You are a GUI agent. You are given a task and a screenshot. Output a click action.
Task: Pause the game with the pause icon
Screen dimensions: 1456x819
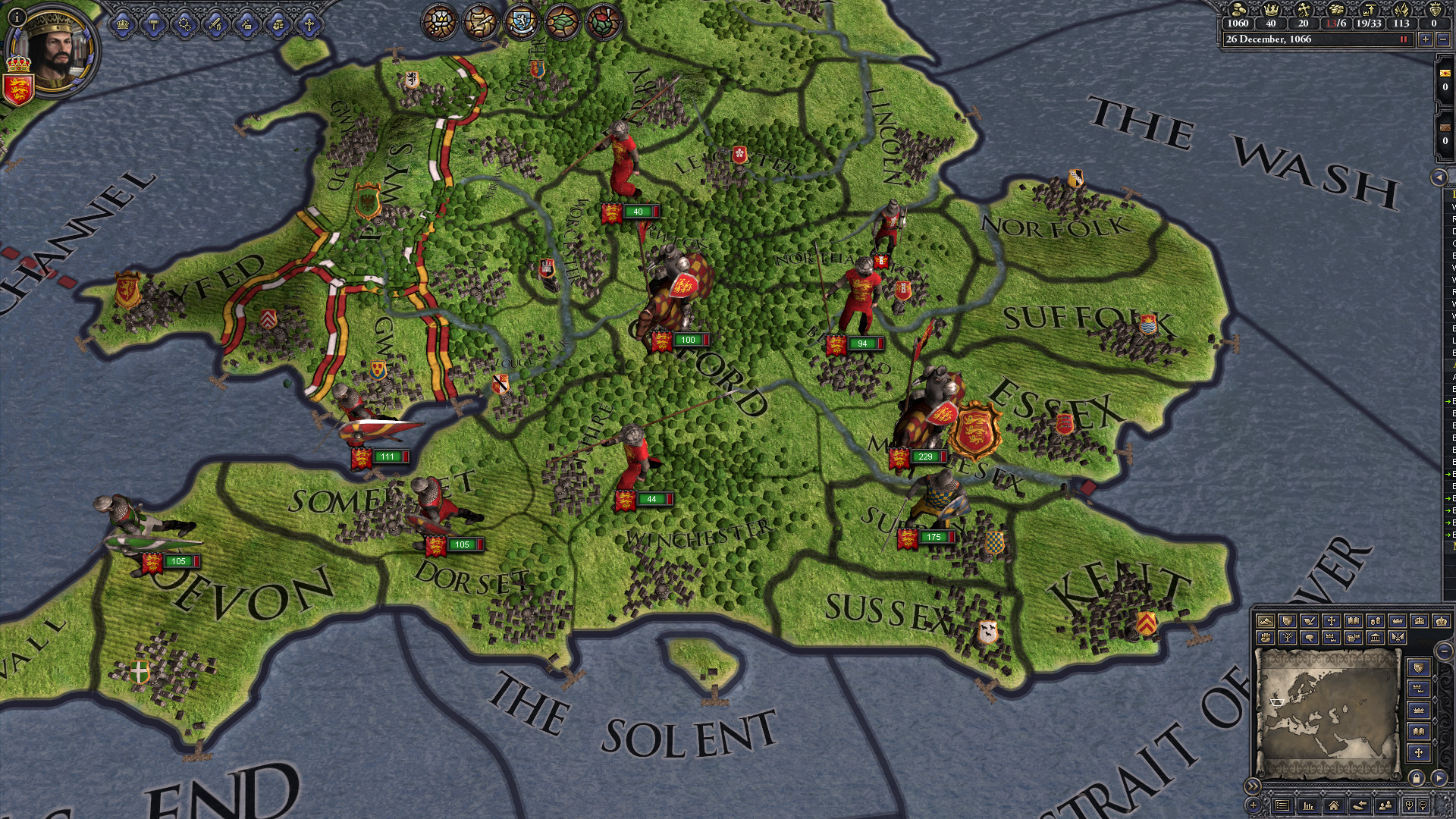(1404, 39)
